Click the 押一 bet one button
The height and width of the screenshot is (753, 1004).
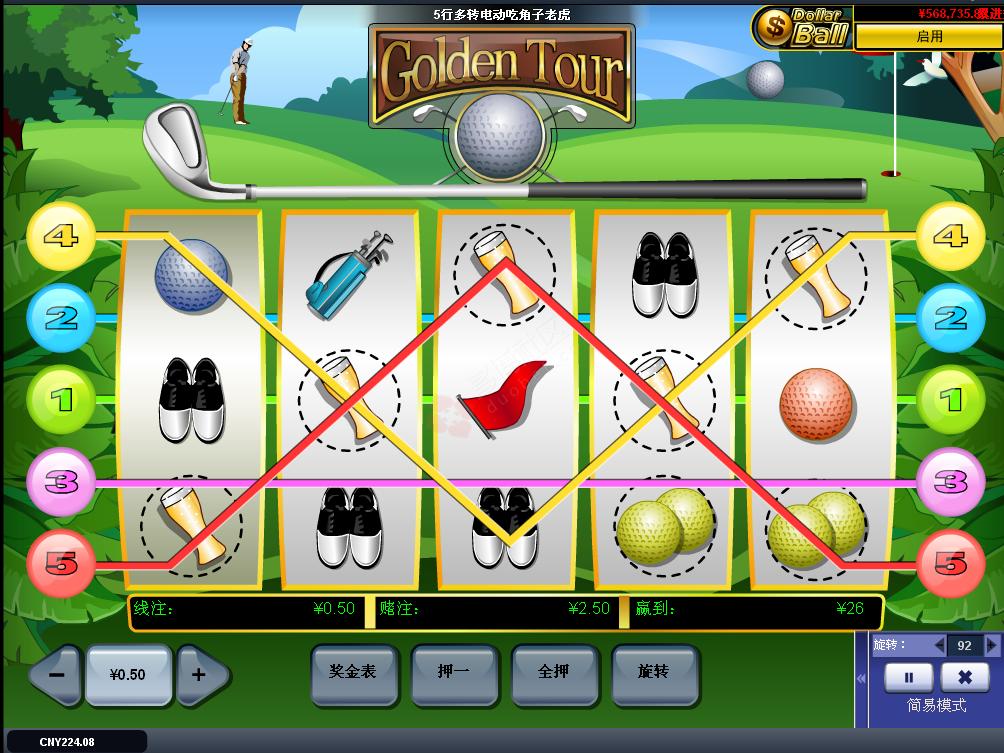click(x=453, y=673)
